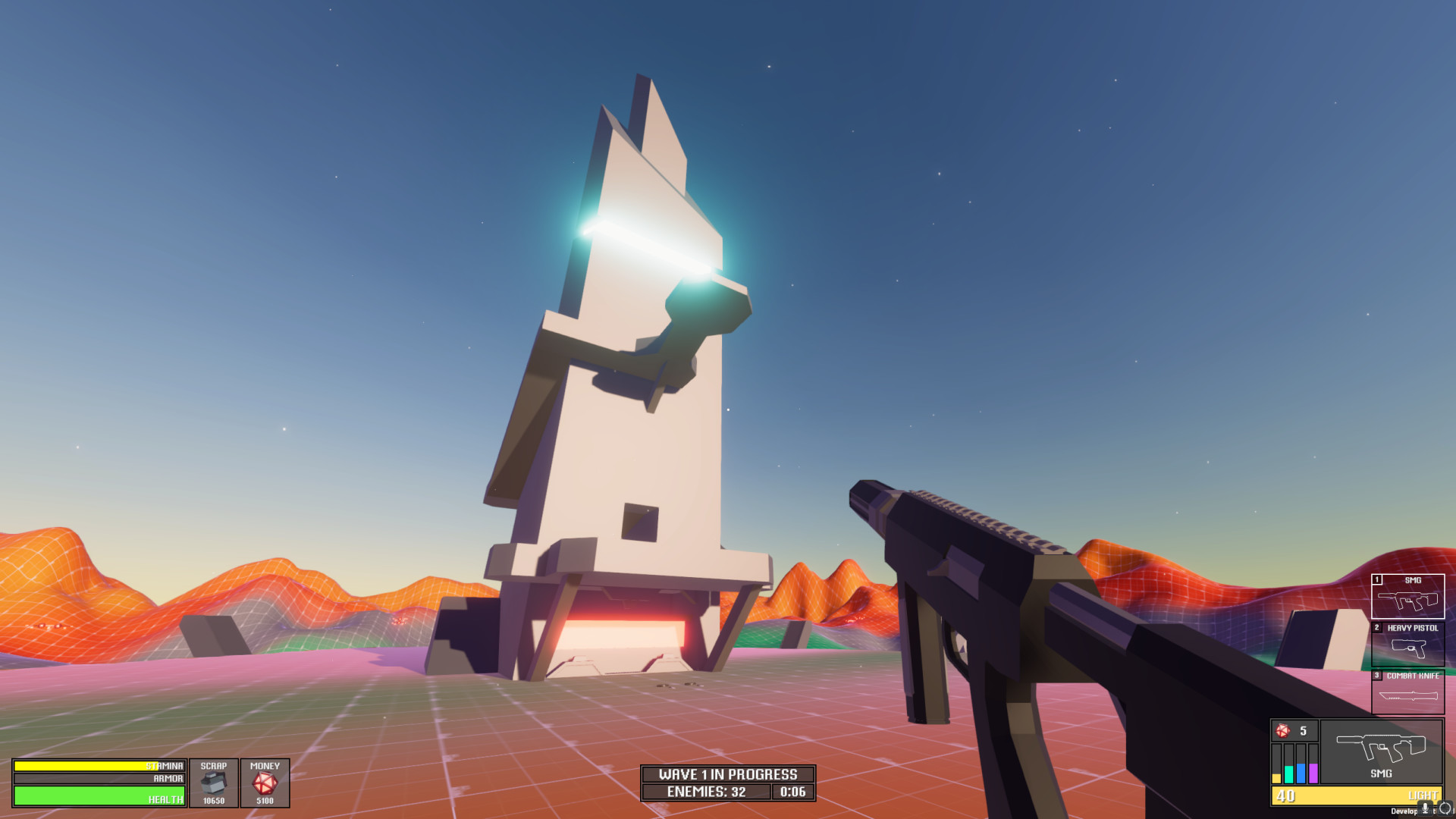Click the red gem icon showing 5 grenades
Image resolution: width=1456 pixels, height=819 pixels.
point(1283,730)
